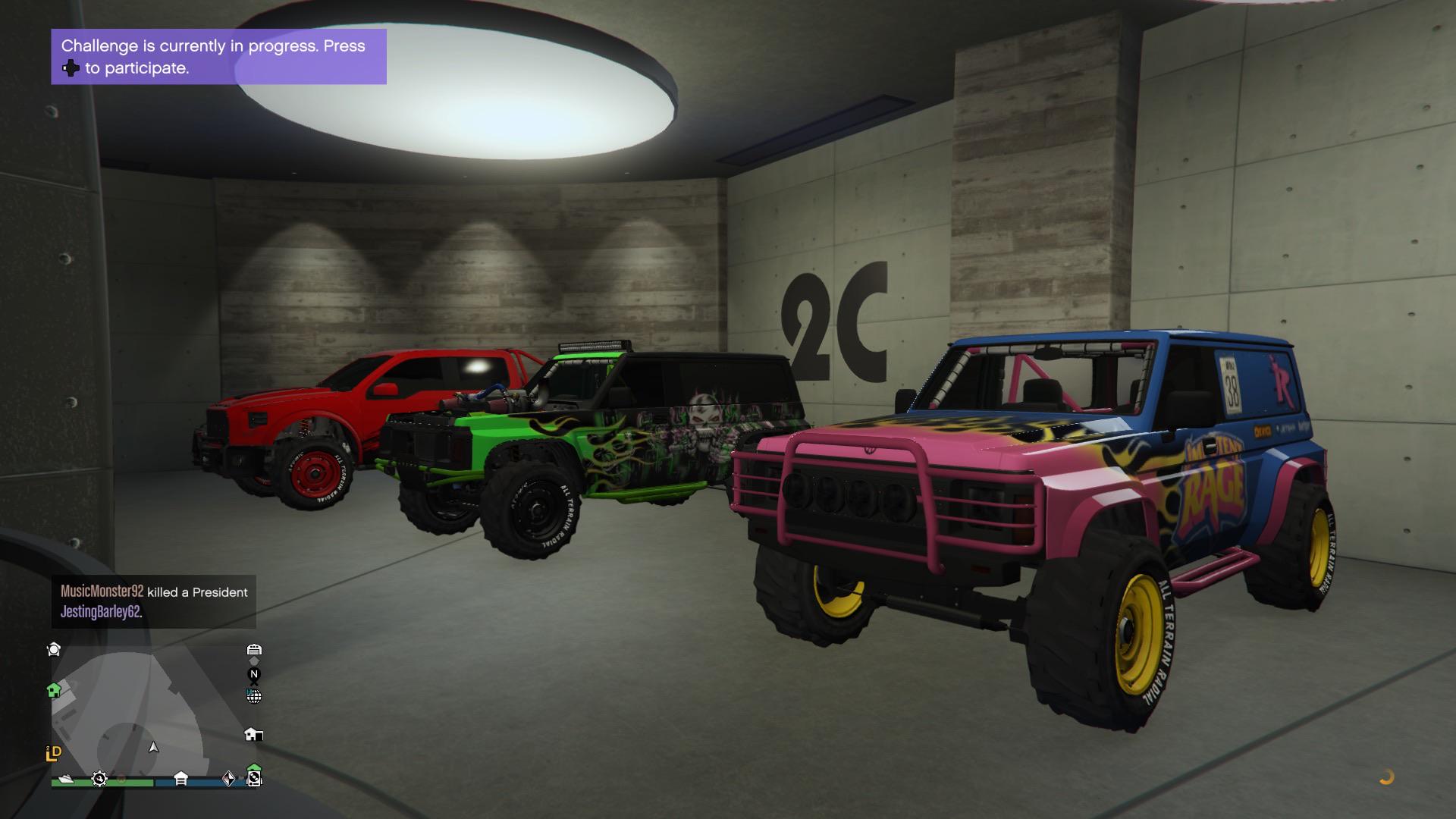This screenshot has height=819, width=1456.
Task: Click the boat dock blip on the minimap bar
Action: click(x=66, y=779)
